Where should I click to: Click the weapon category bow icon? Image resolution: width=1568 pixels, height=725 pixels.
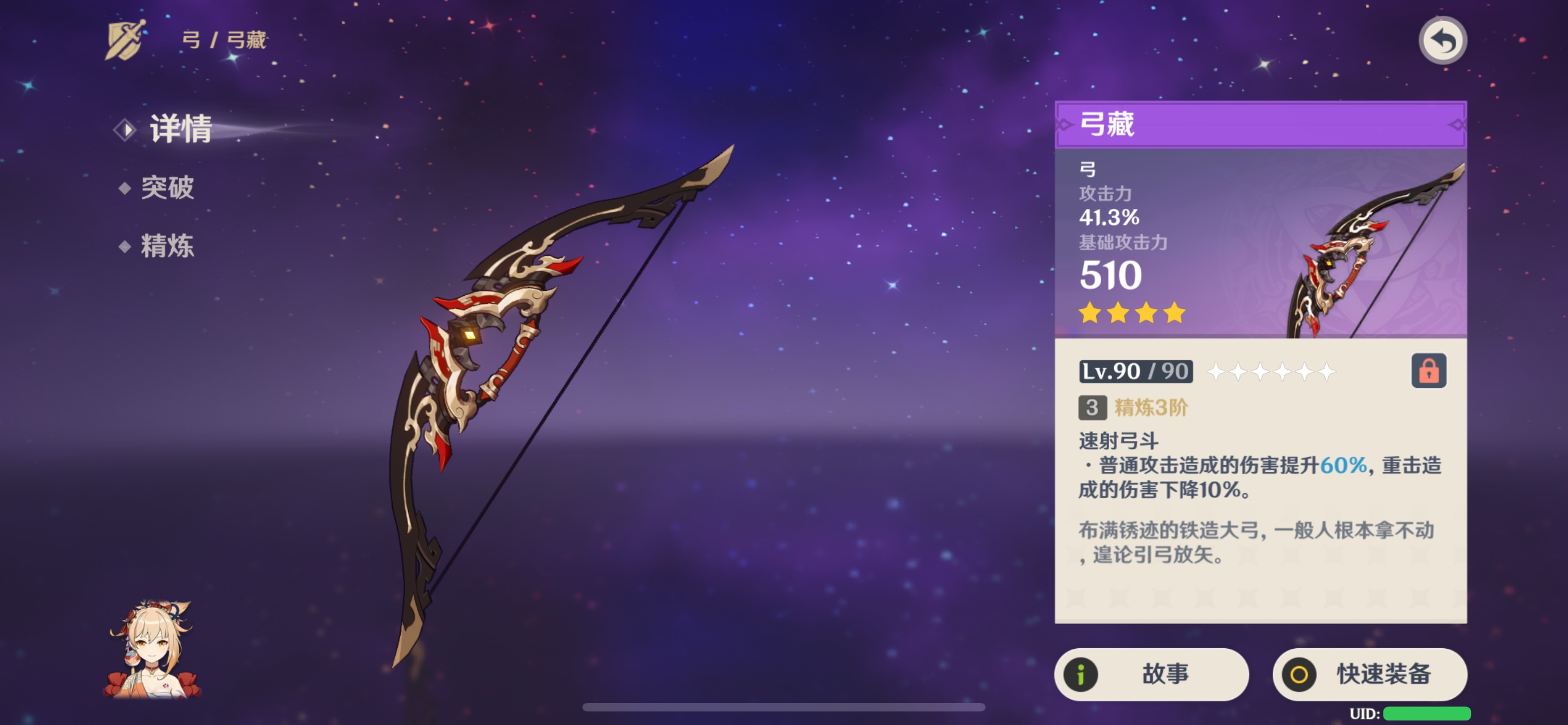[125, 40]
